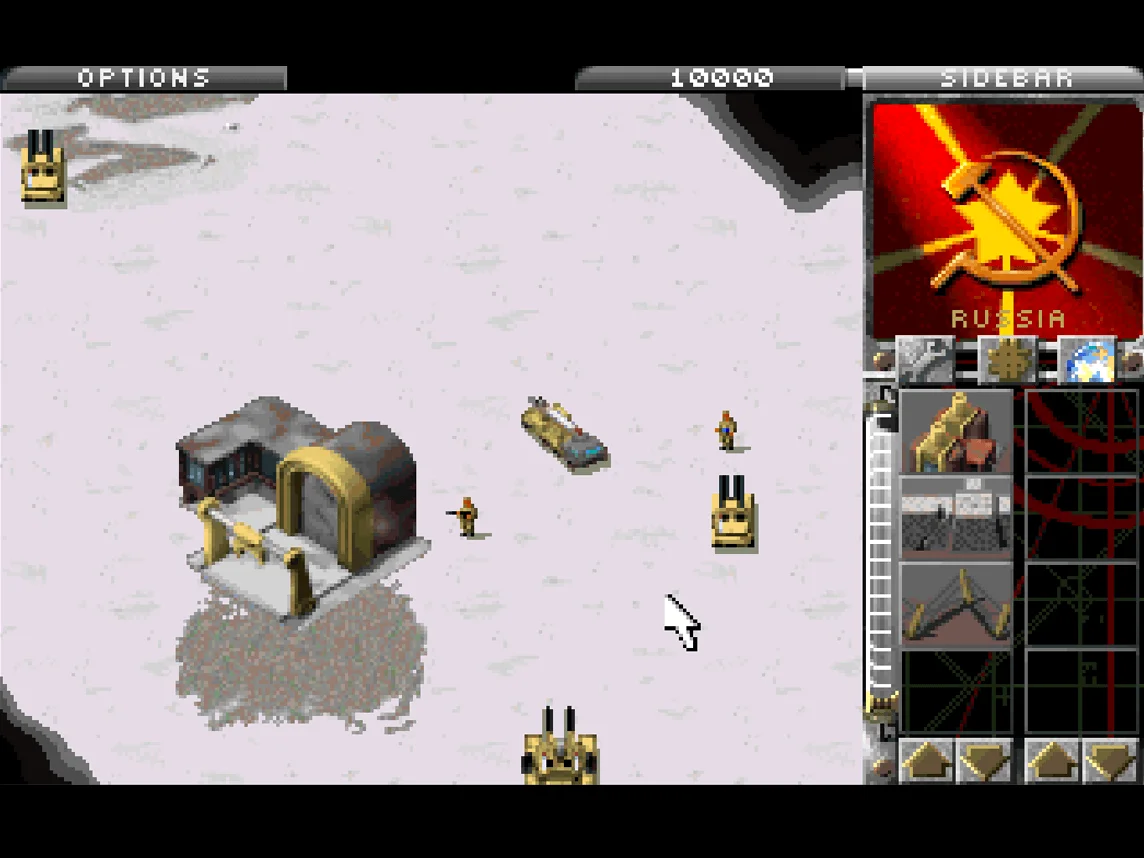Build the yellow-roofed structure from the sidebar
This screenshot has width=1144, height=858.
click(x=956, y=432)
